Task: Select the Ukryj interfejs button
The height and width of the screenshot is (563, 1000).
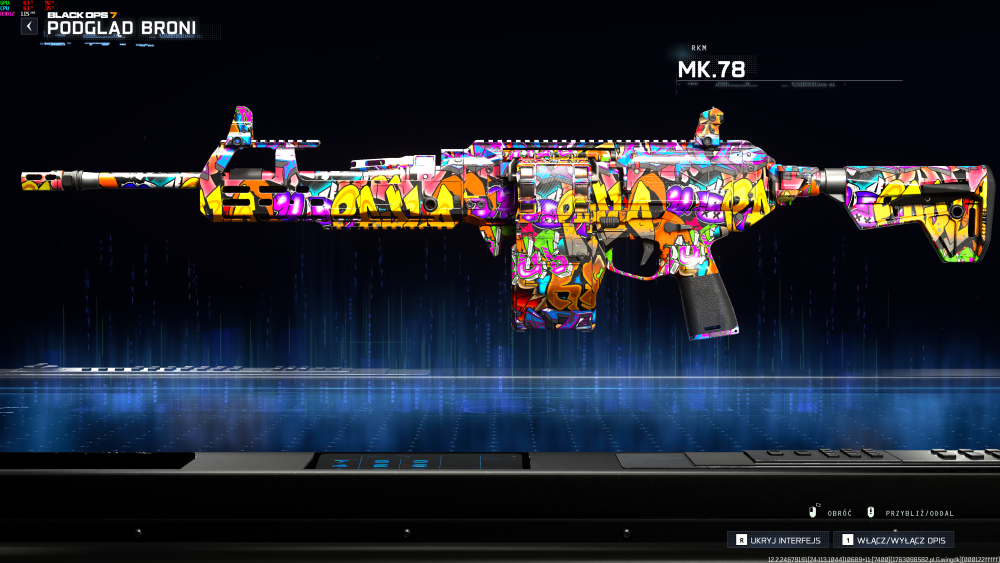Action: 778,540
